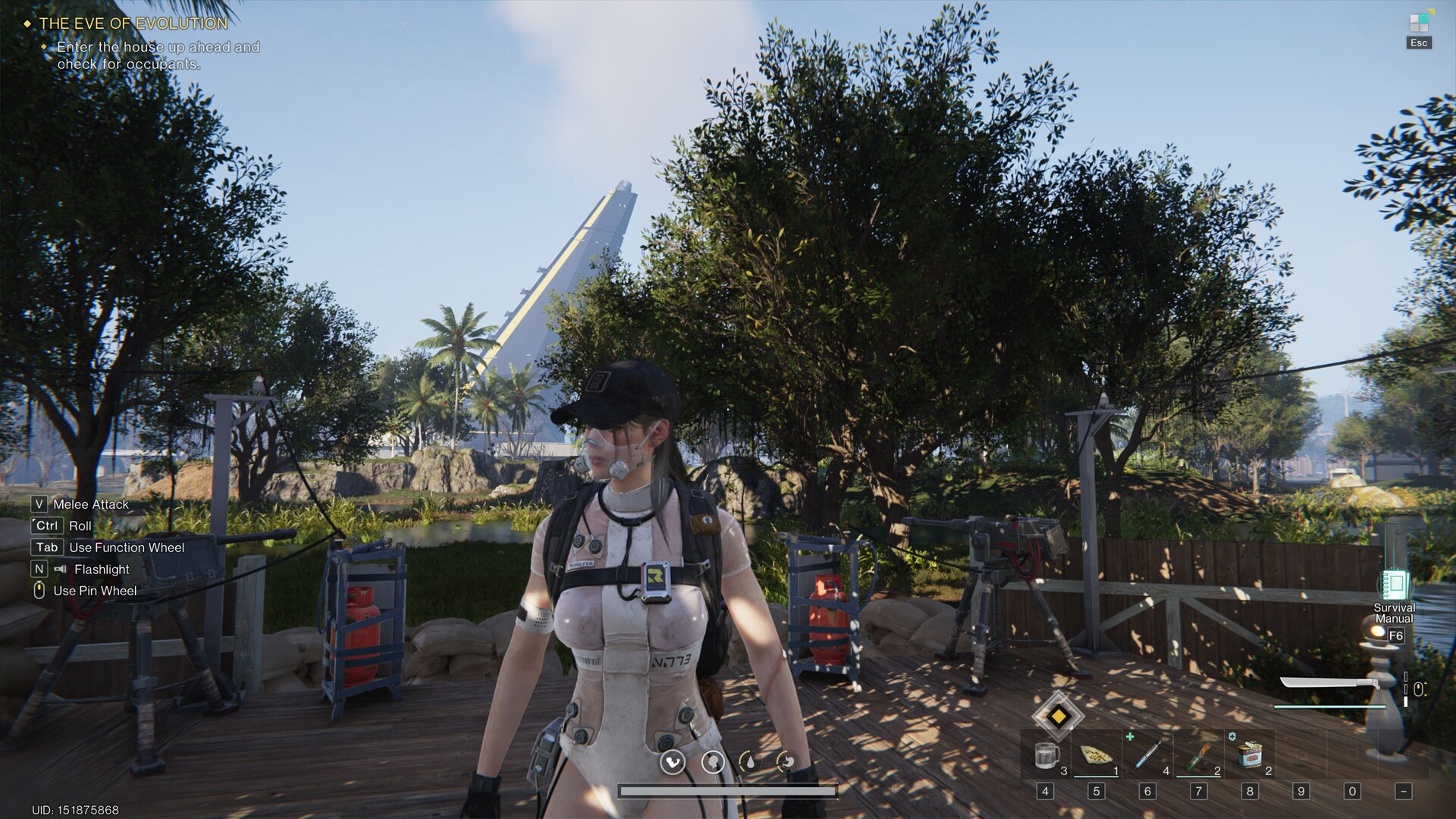Open the Survival Manual
The image size is (1456, 819).
point(1394,586)
